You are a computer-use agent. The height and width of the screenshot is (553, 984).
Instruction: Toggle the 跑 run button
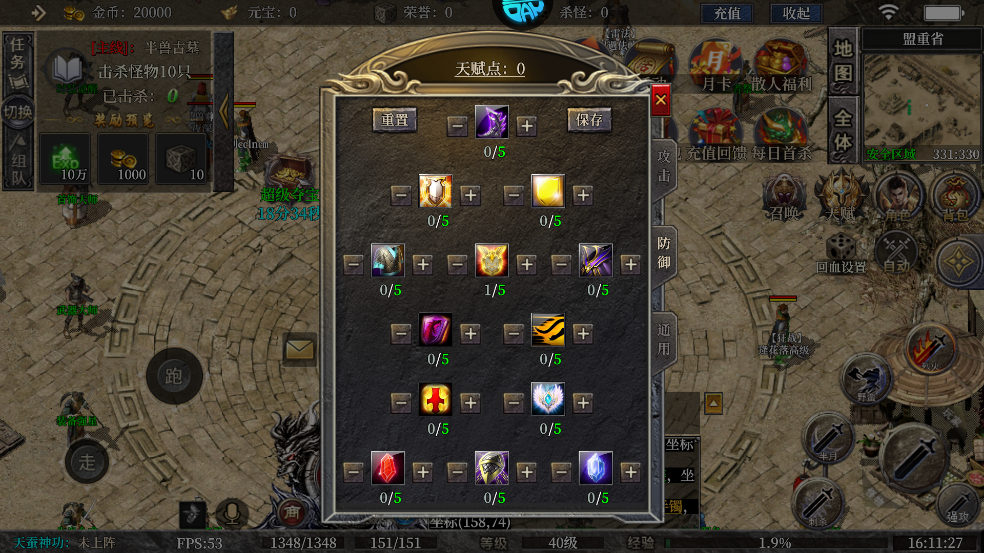coord(174,377)
